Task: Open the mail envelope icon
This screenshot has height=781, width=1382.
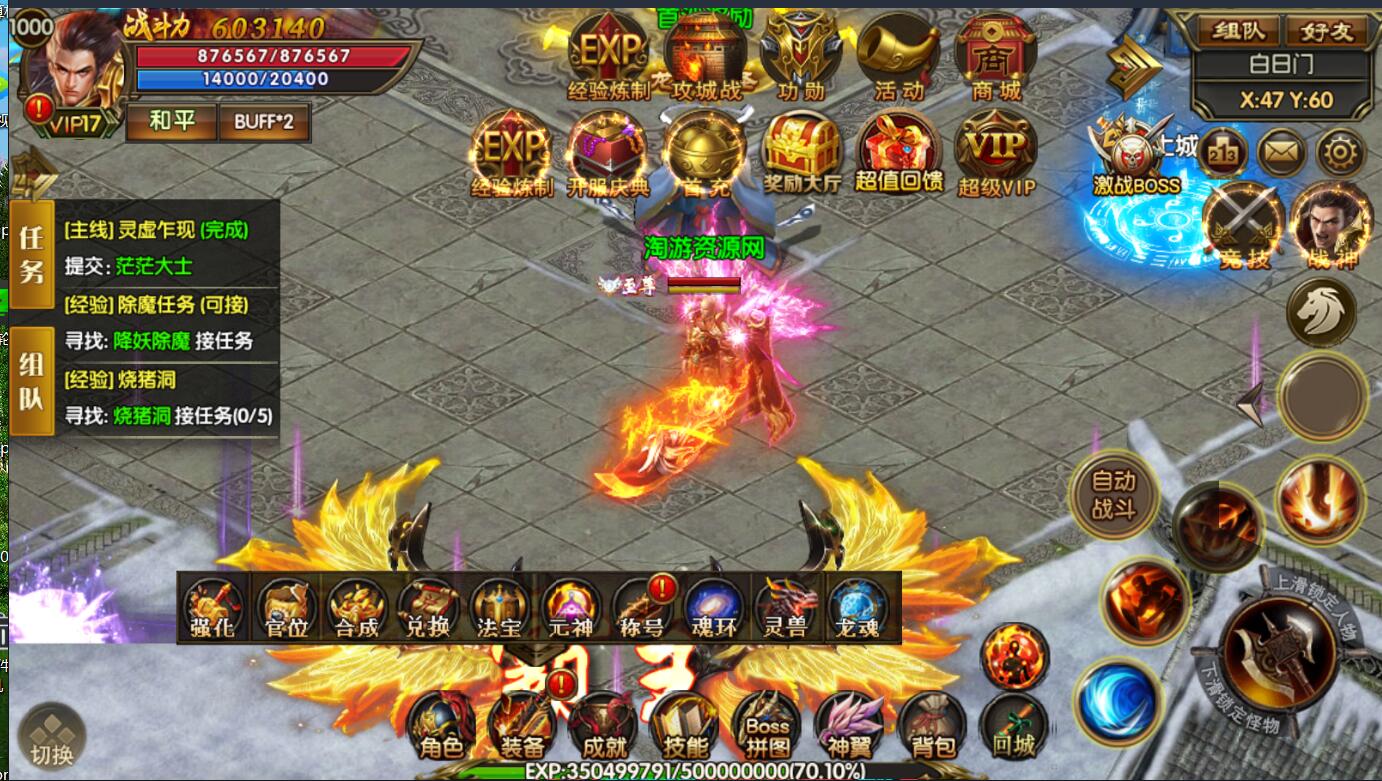Action: pos(1281,153)
